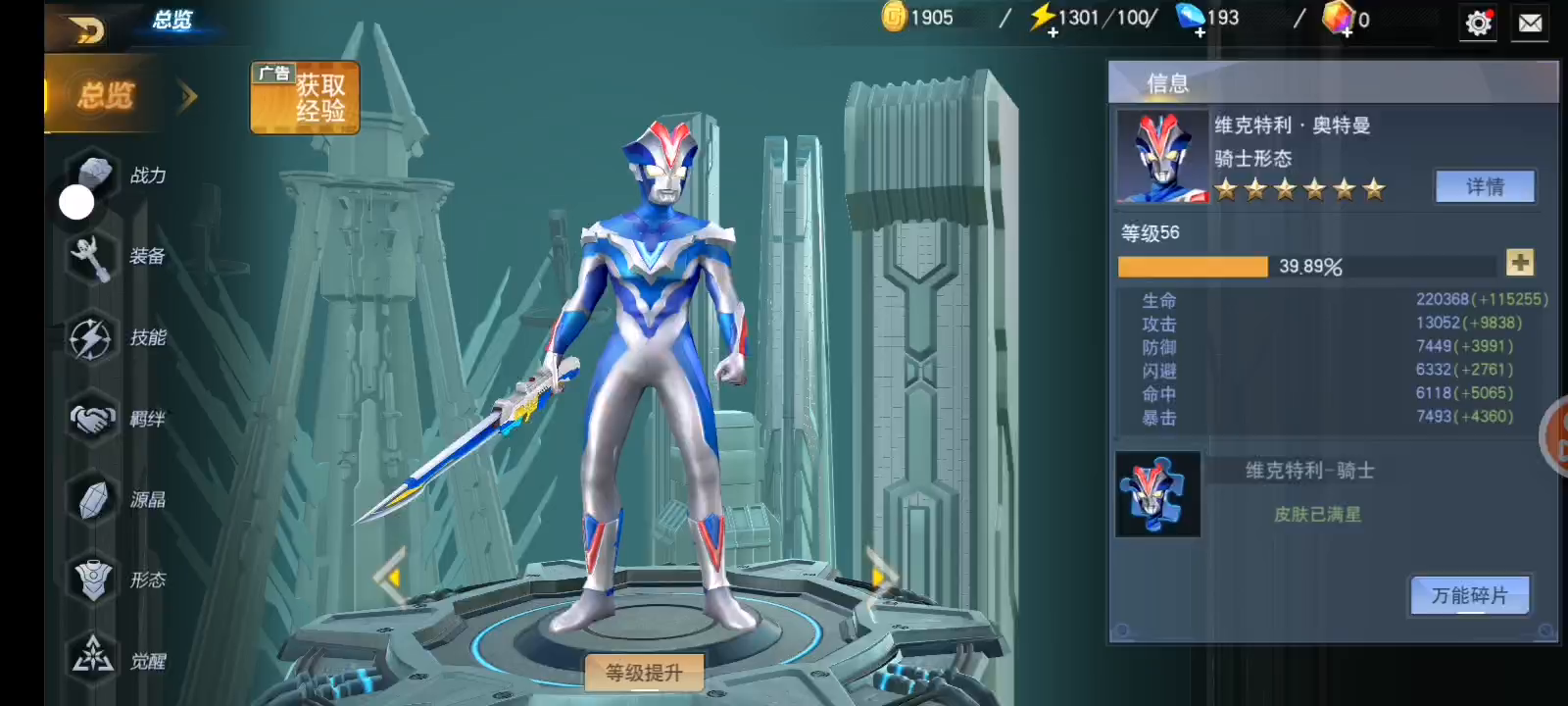1568x706 pixels.
Task: Tap the 等级提升 level up button
Action: click(644, 673)
